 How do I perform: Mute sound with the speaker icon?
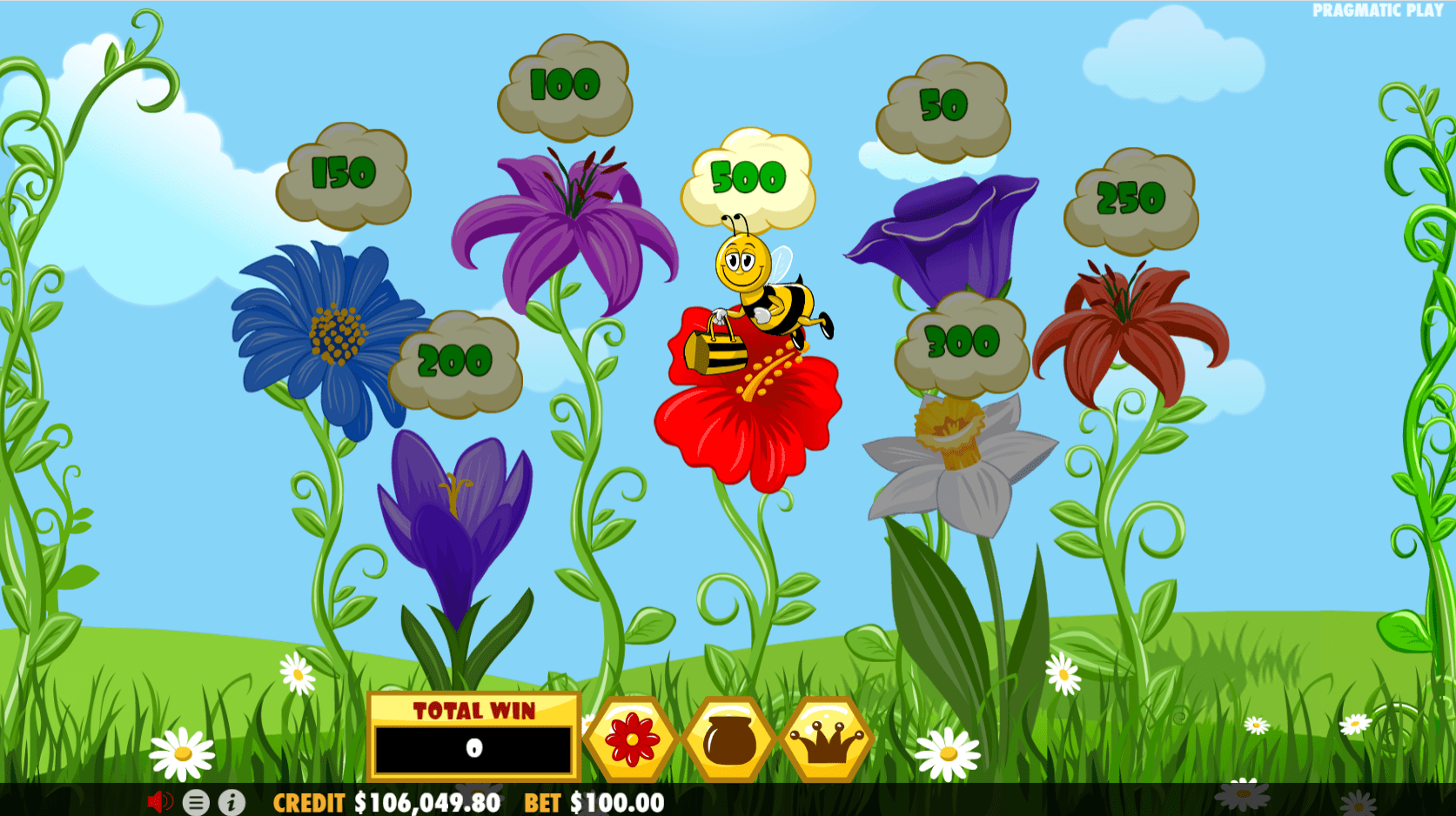click(x=159, y=803)
